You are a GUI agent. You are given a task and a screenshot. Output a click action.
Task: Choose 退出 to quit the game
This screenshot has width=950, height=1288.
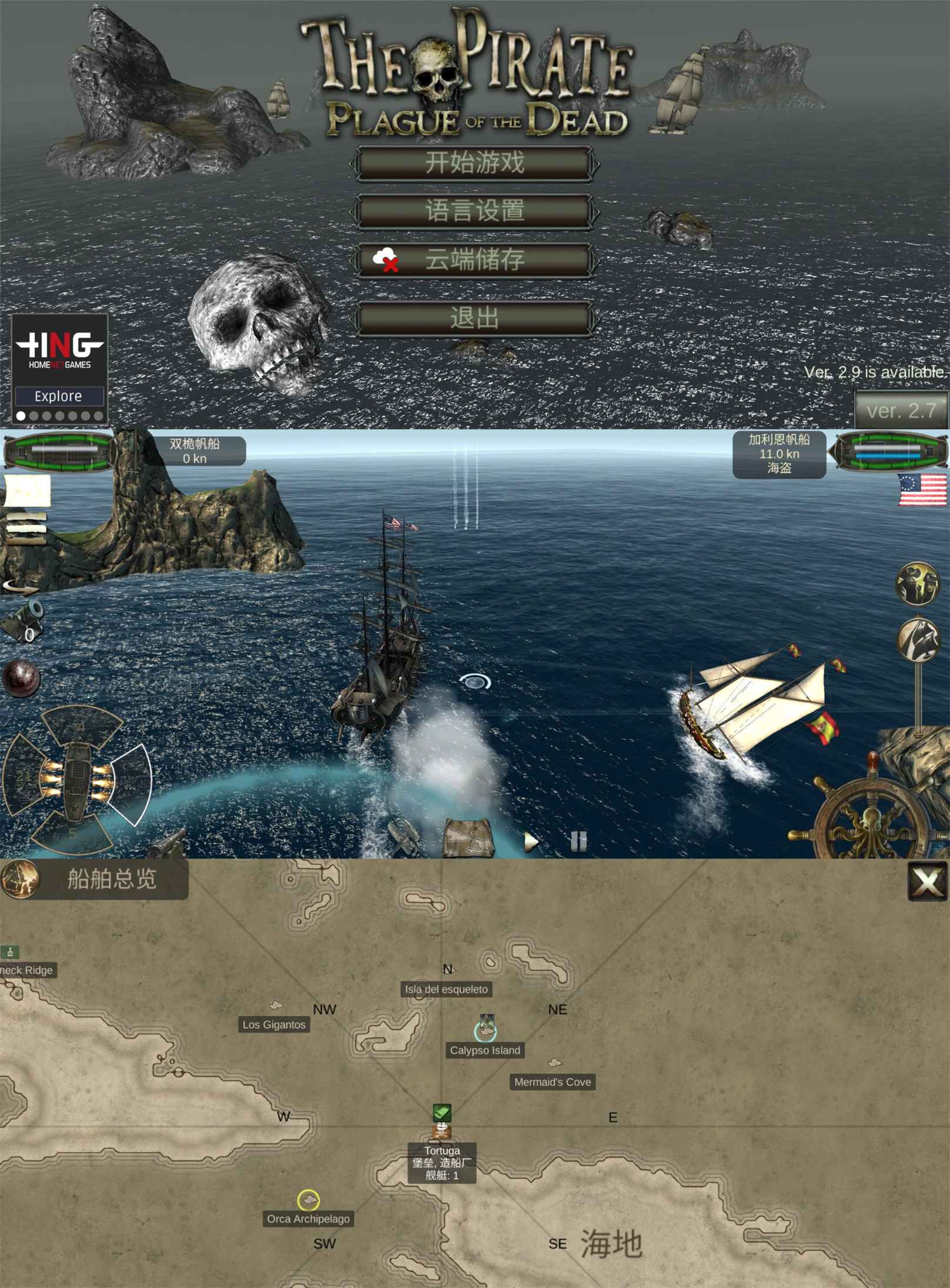coord(474,318)
